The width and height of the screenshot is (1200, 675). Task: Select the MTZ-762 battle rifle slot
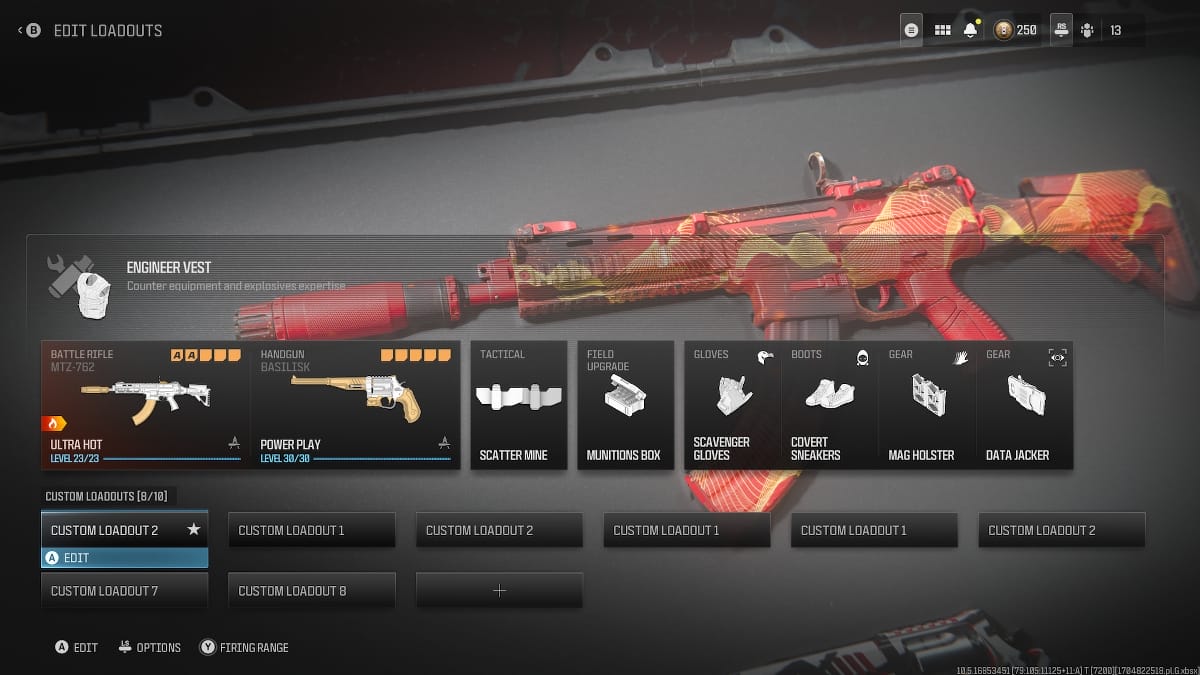point(145,405)
